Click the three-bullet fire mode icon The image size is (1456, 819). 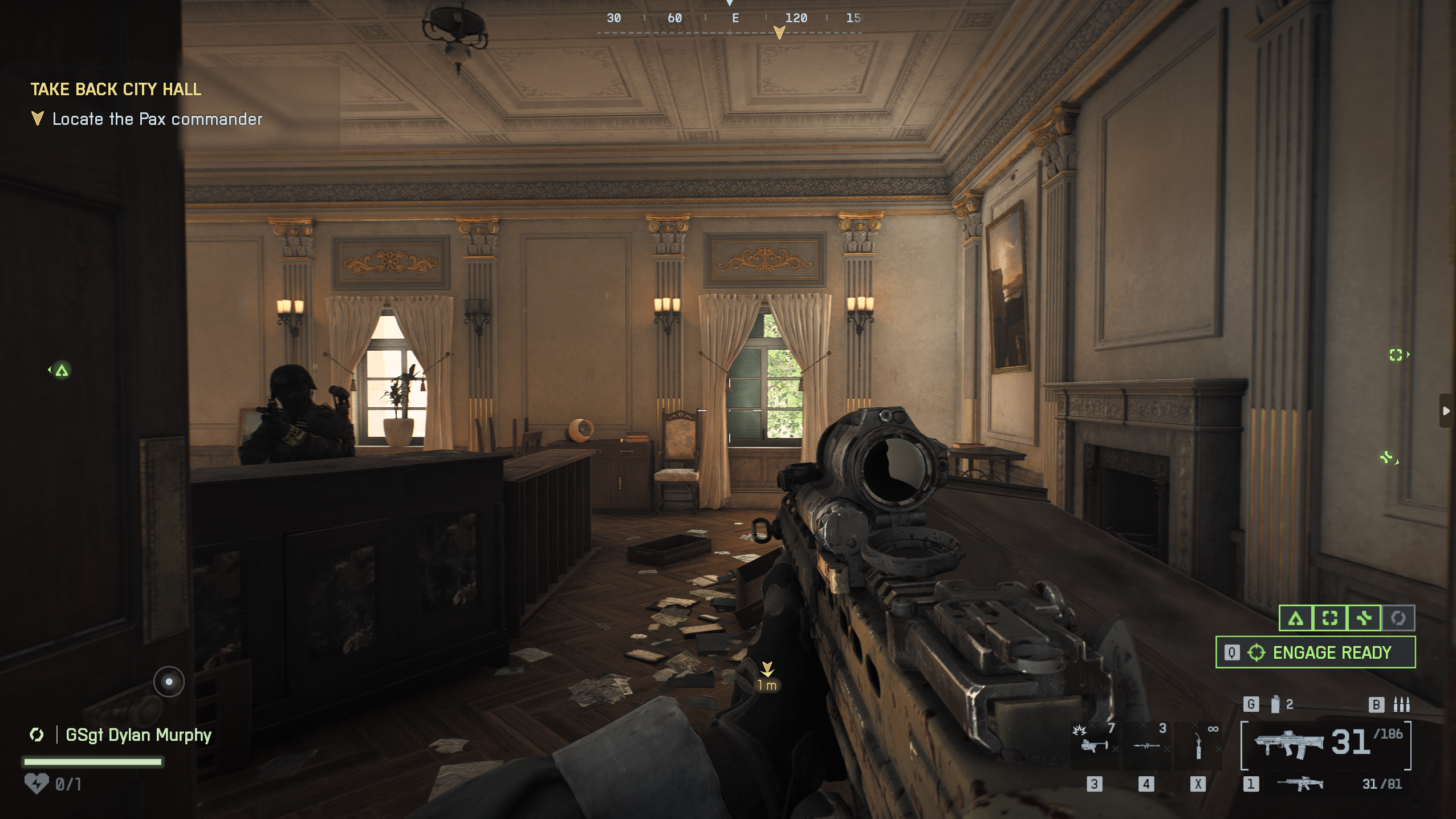click(x=1401, y=705)
